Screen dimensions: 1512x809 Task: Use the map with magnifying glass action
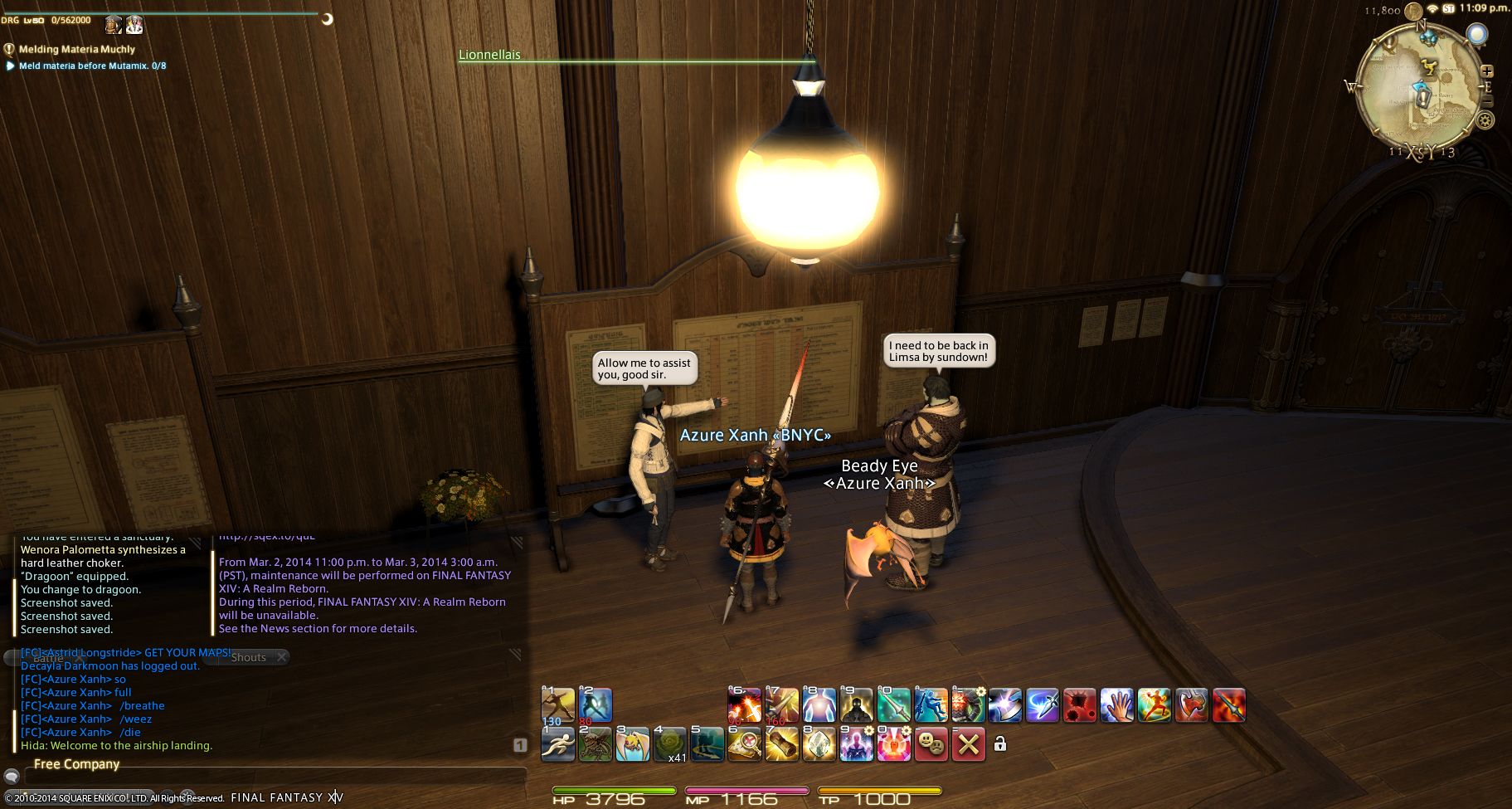[x=744, y=744]
